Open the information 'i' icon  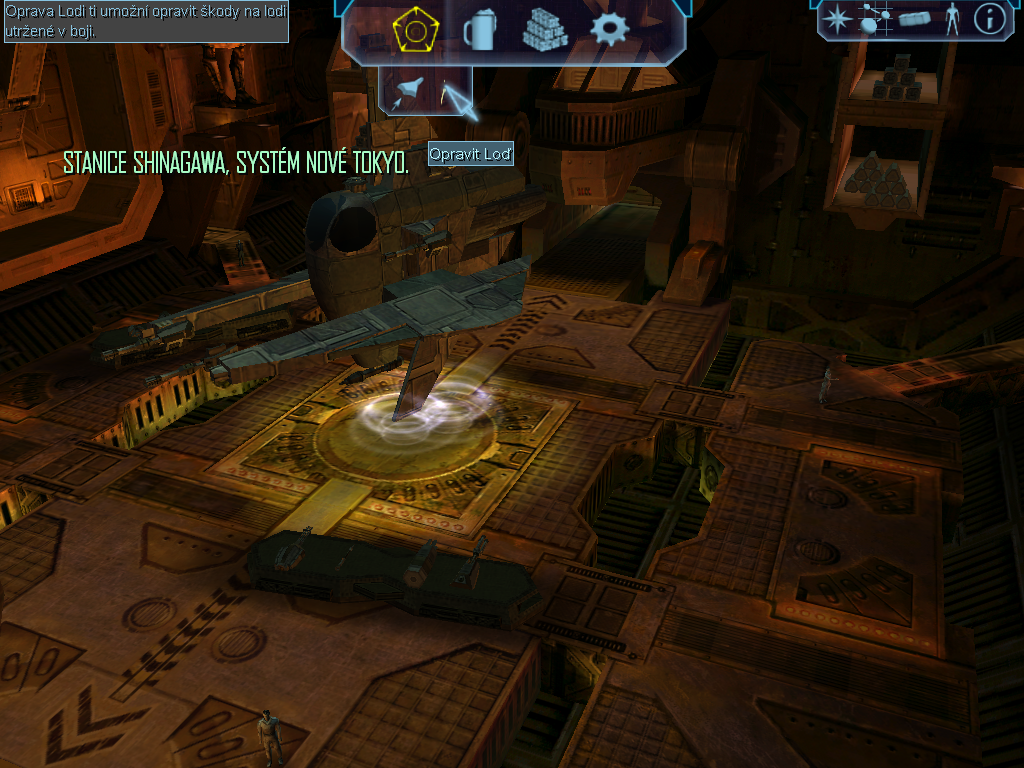[989, 18]
